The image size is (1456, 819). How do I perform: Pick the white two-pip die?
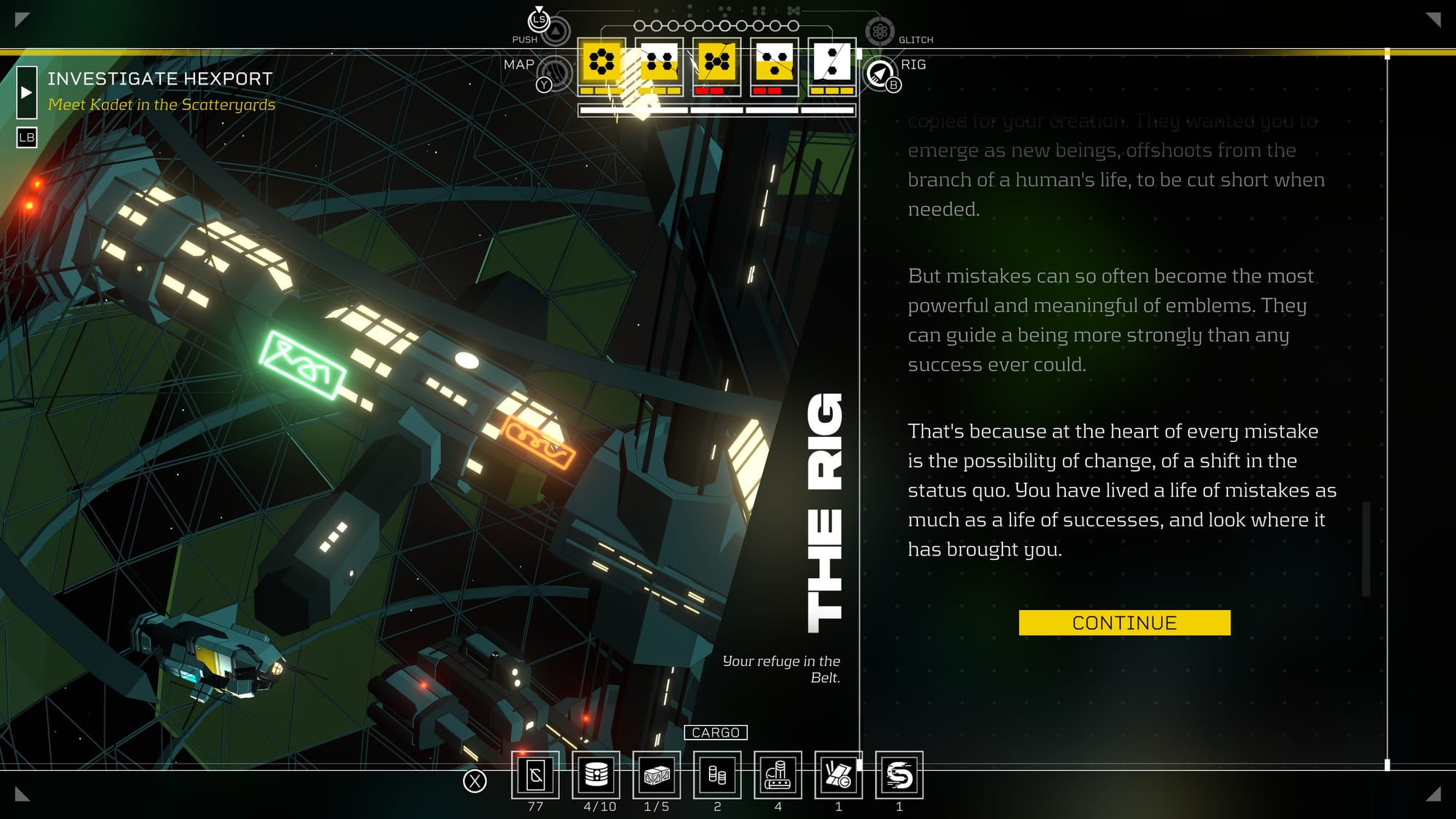832,62
